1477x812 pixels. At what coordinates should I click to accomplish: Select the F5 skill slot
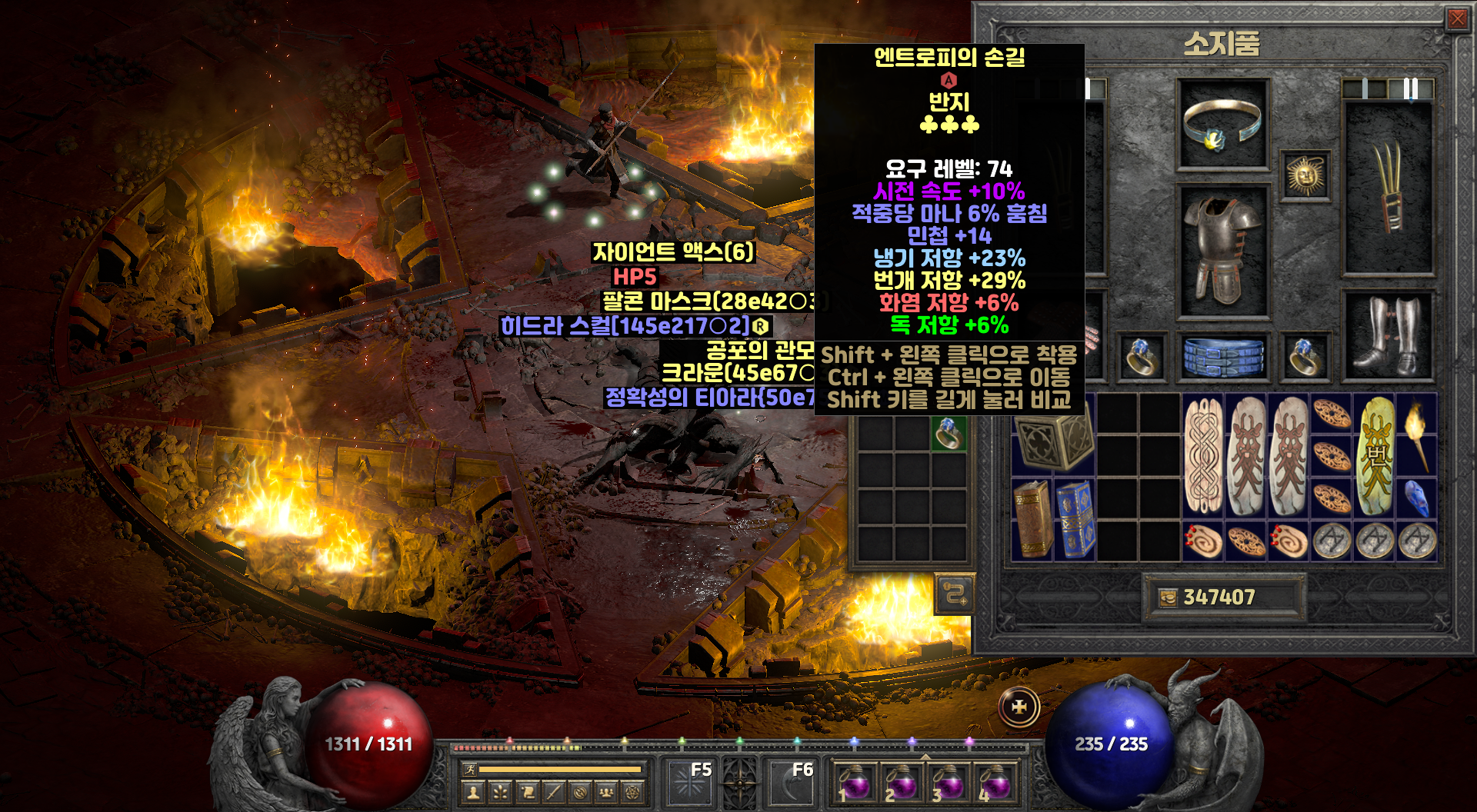click(x=688, y=782)
